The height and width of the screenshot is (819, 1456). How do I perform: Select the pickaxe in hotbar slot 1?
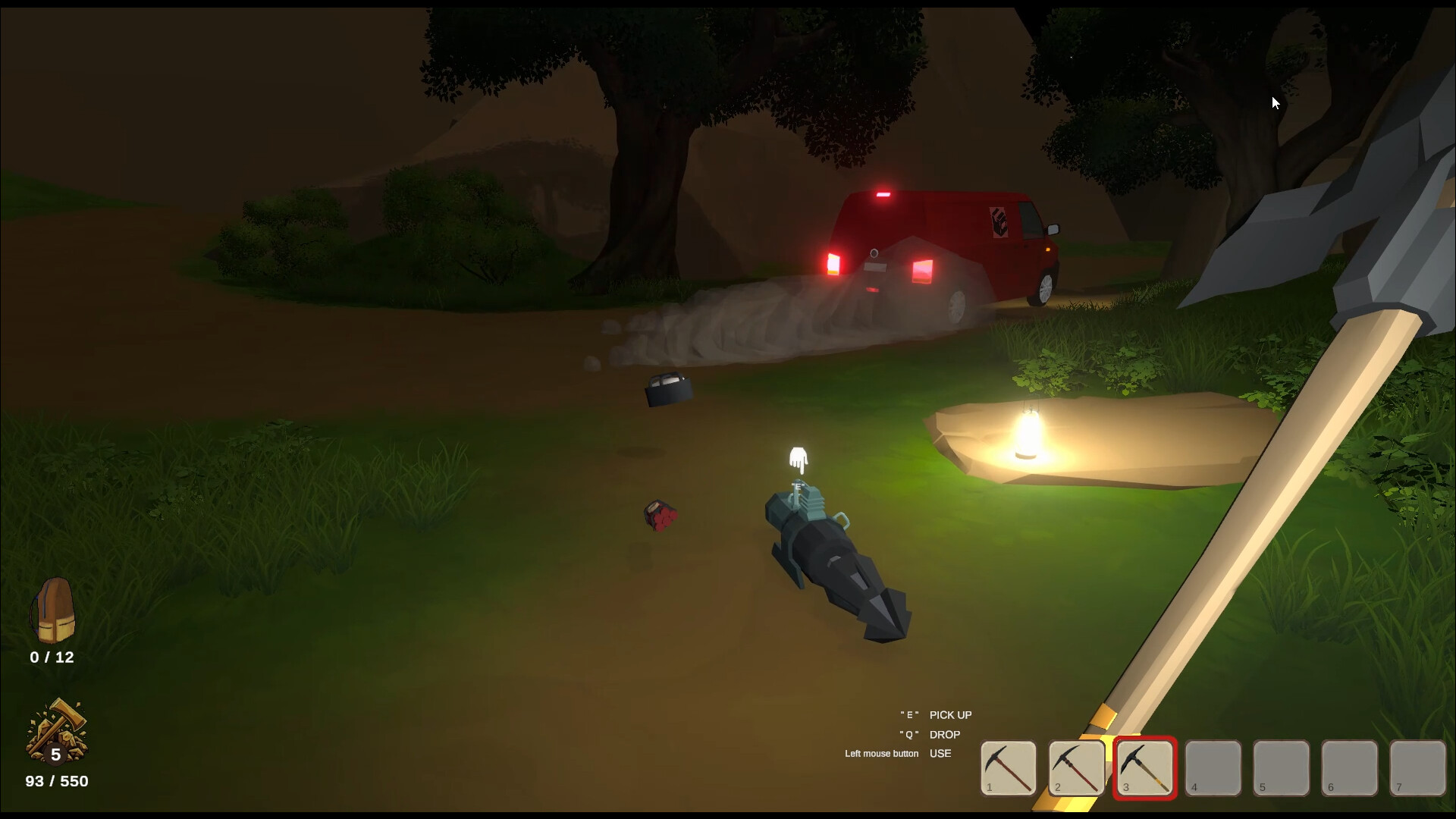(x=1008, y=768)
